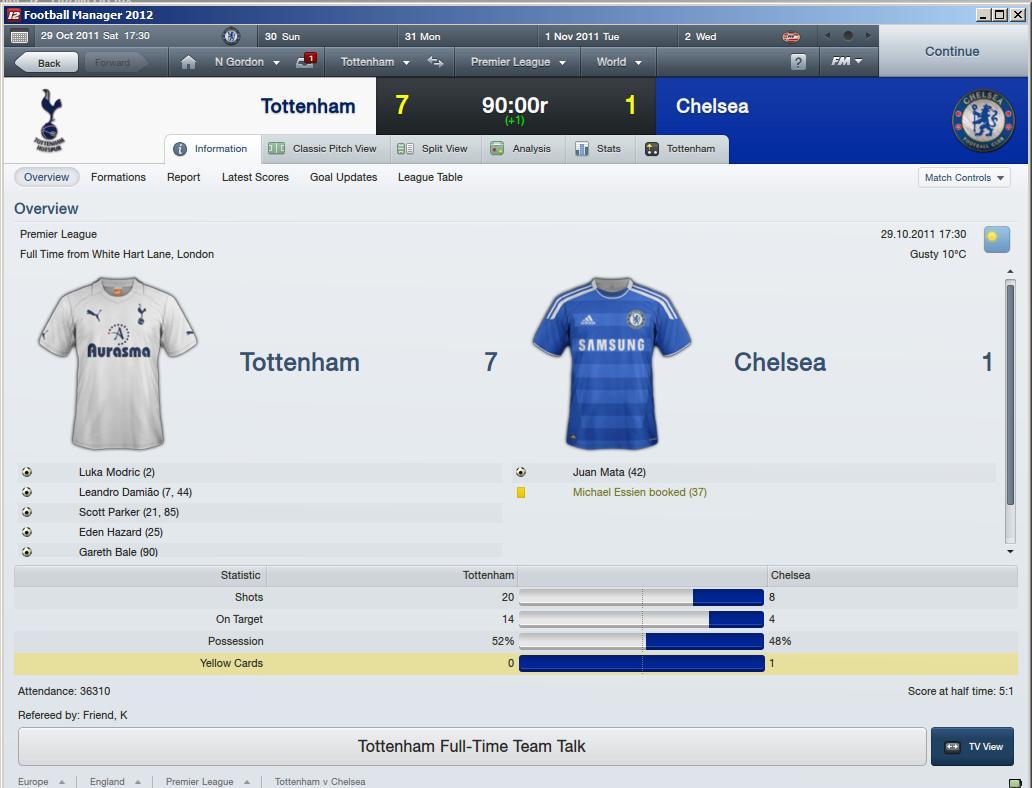Open the FM menu
Image resolution: width=1032 pixels, height=788 pixels.
846,62
